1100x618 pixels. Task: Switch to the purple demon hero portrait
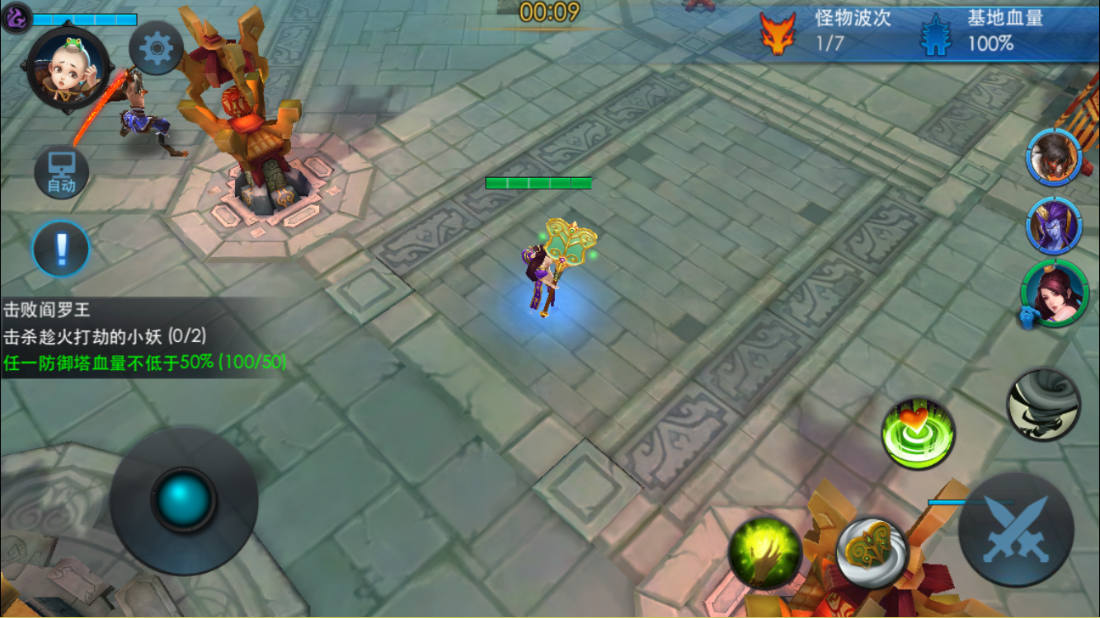[x=1054, y=225]
